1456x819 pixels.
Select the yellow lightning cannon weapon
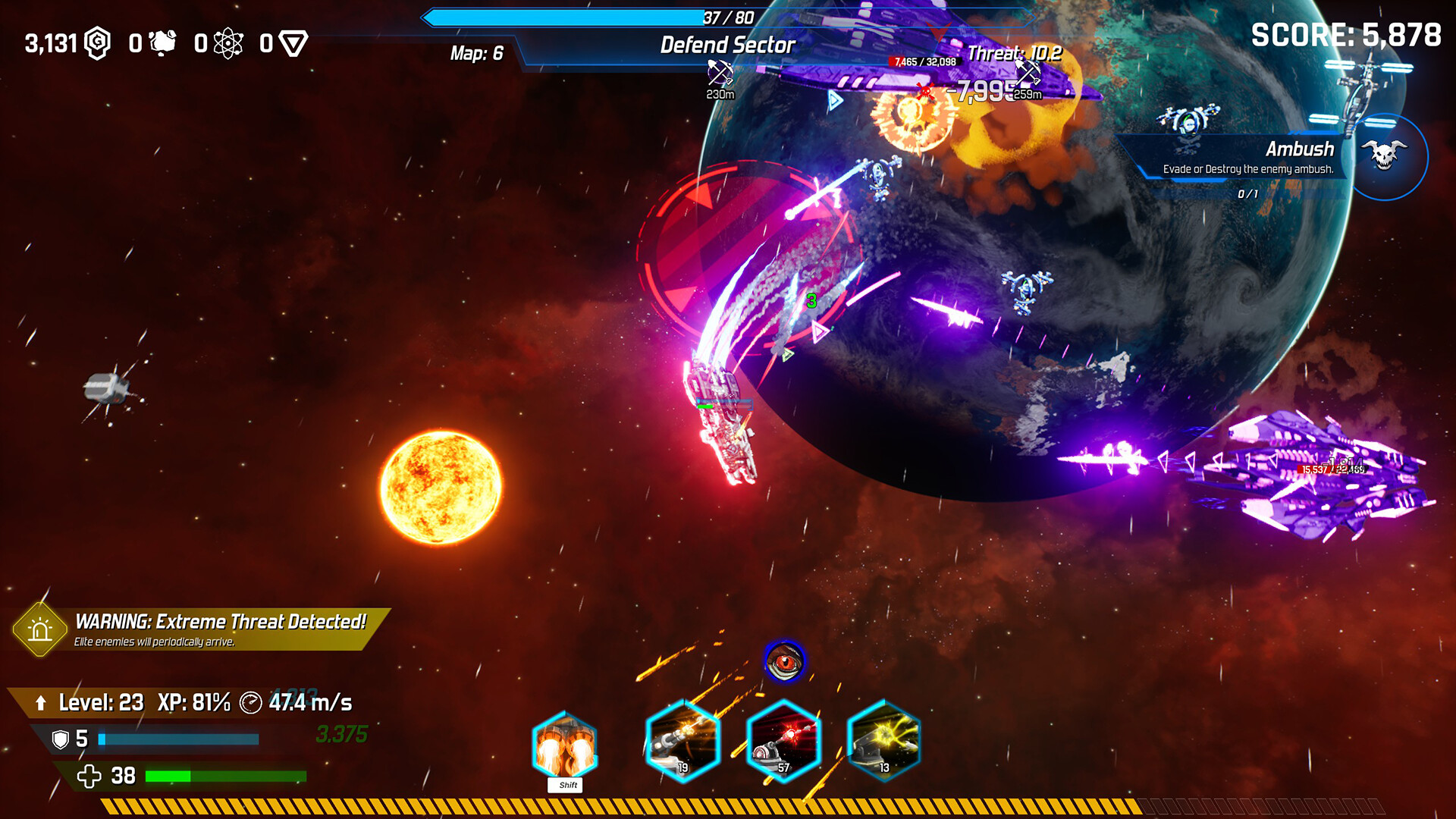coord(883,741)
